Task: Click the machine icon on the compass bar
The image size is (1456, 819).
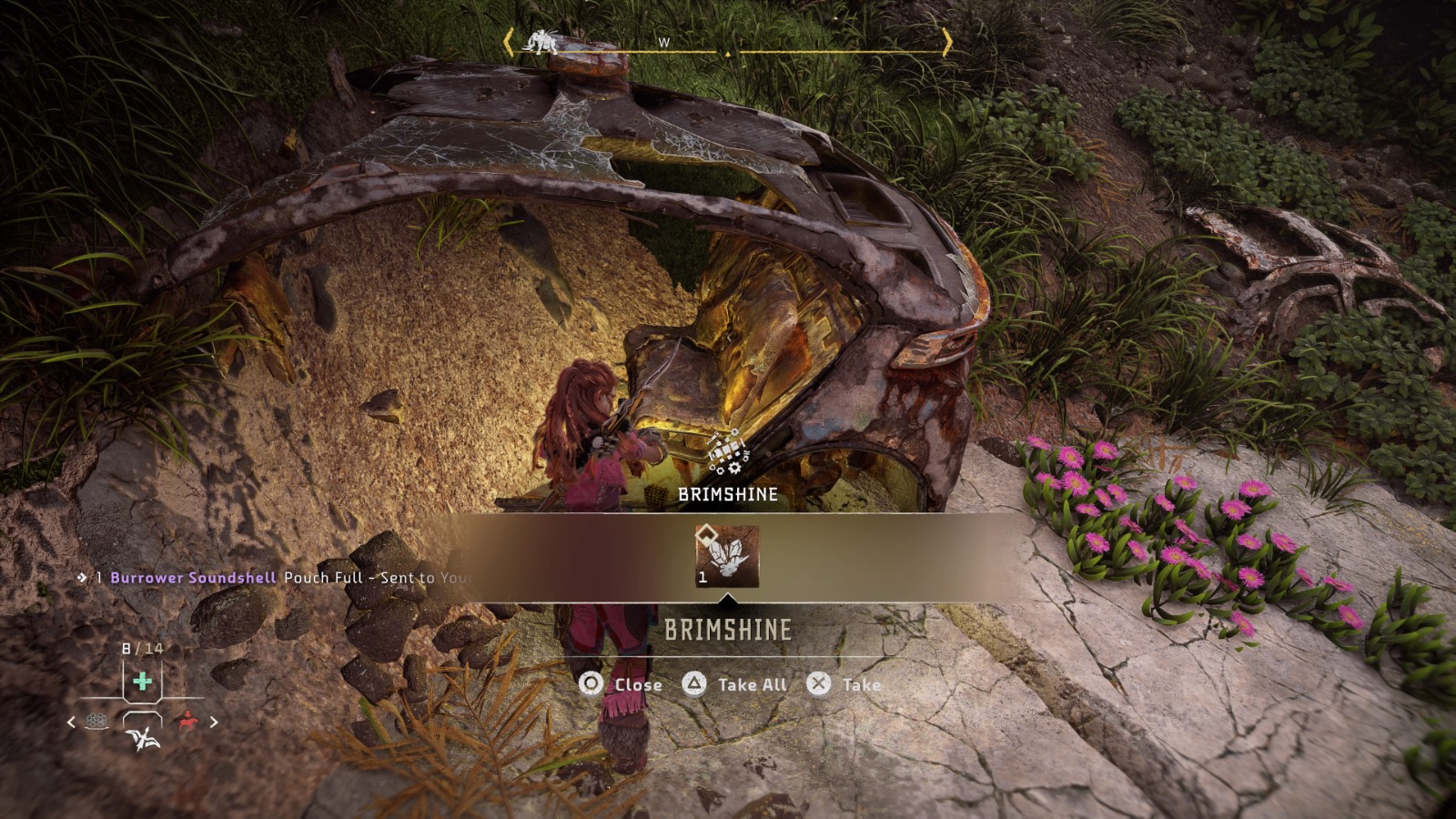Action: 542,42
